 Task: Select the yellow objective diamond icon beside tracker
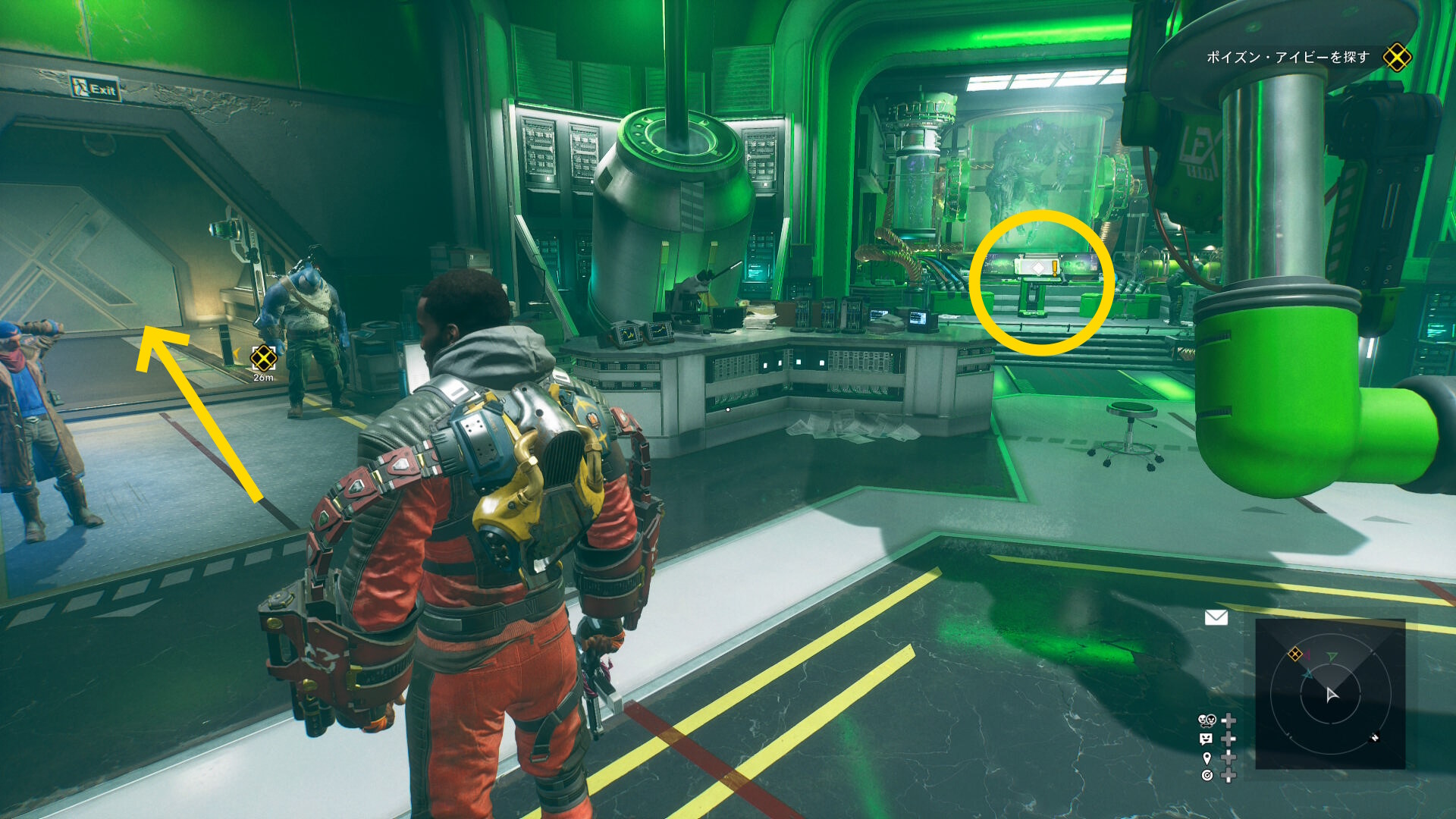(1397, 58)
